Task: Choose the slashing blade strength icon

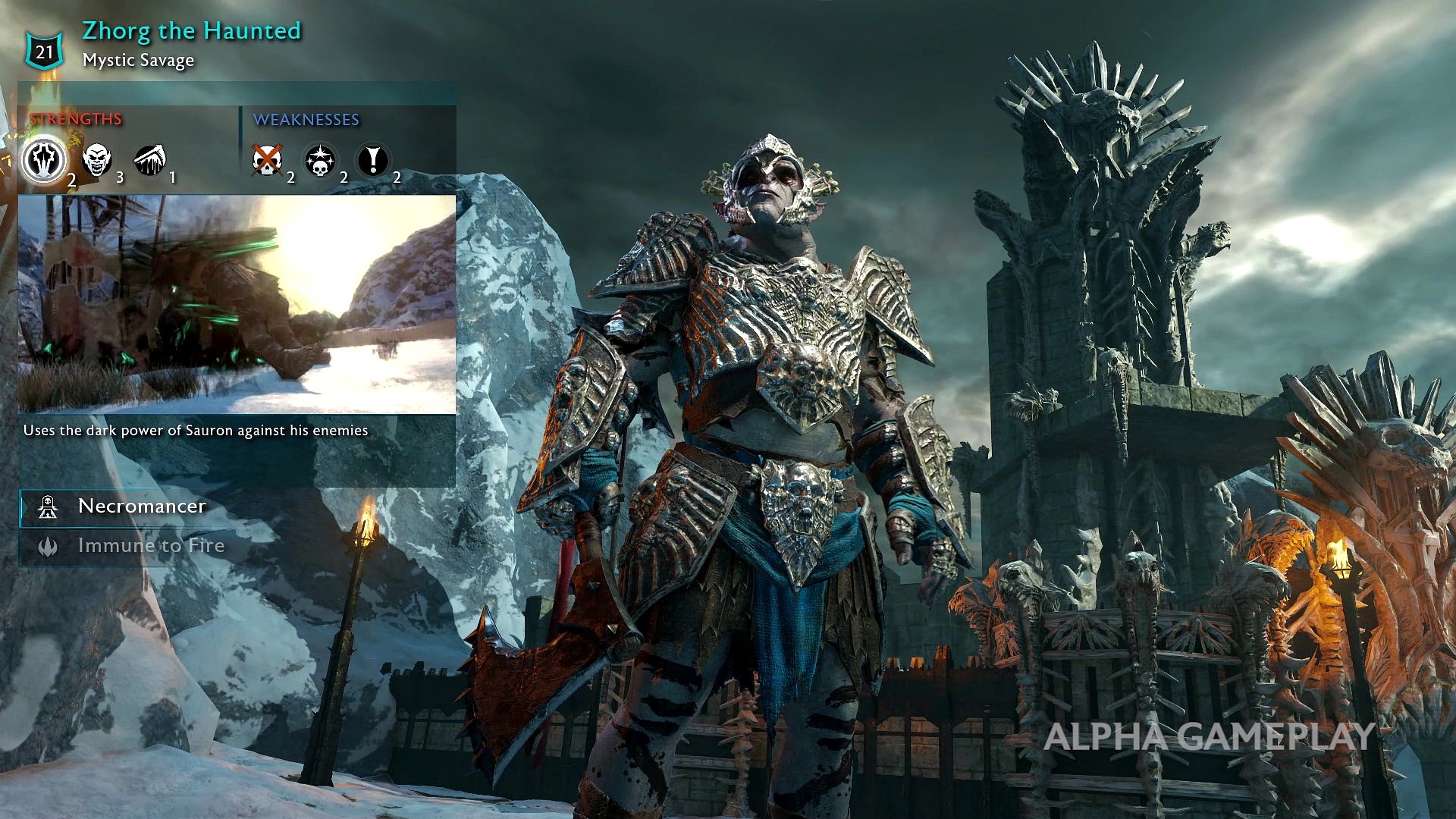Action: tap(149, 160)
